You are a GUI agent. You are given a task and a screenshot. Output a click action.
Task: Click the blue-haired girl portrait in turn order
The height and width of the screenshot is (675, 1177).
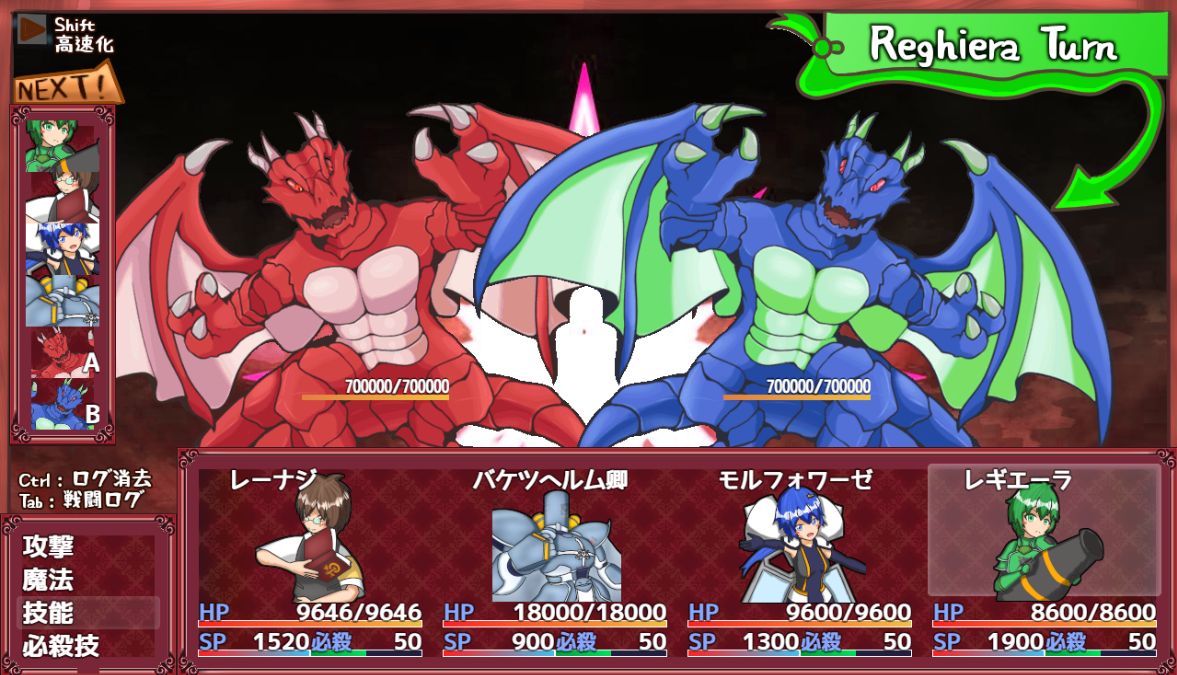coord(63,246)
